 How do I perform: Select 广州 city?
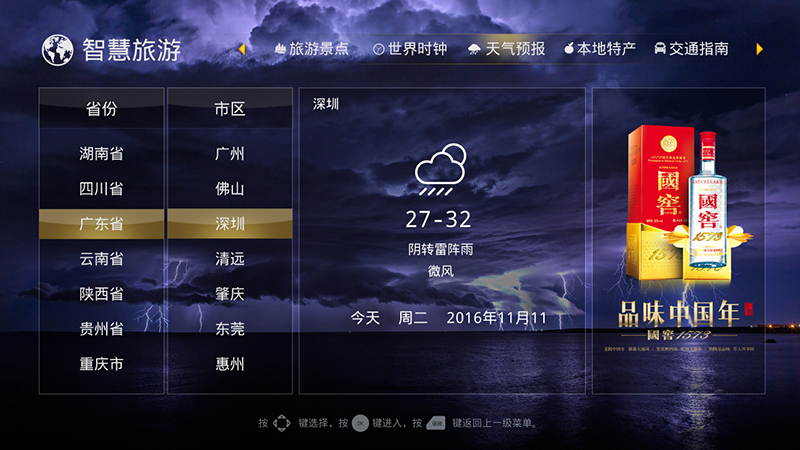coord(229,154)
